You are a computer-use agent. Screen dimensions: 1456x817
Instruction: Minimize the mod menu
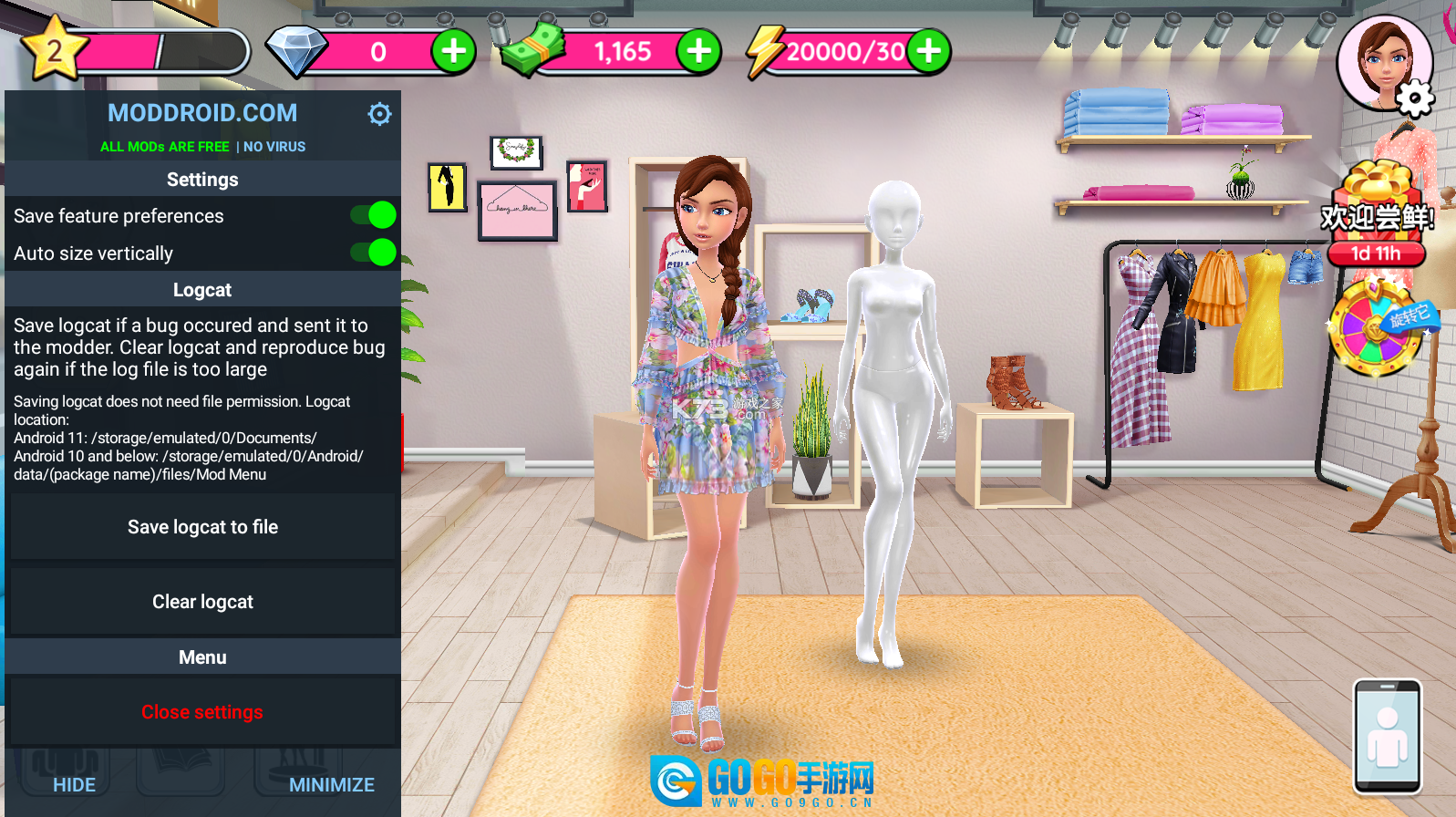click(x=332, y=785)
